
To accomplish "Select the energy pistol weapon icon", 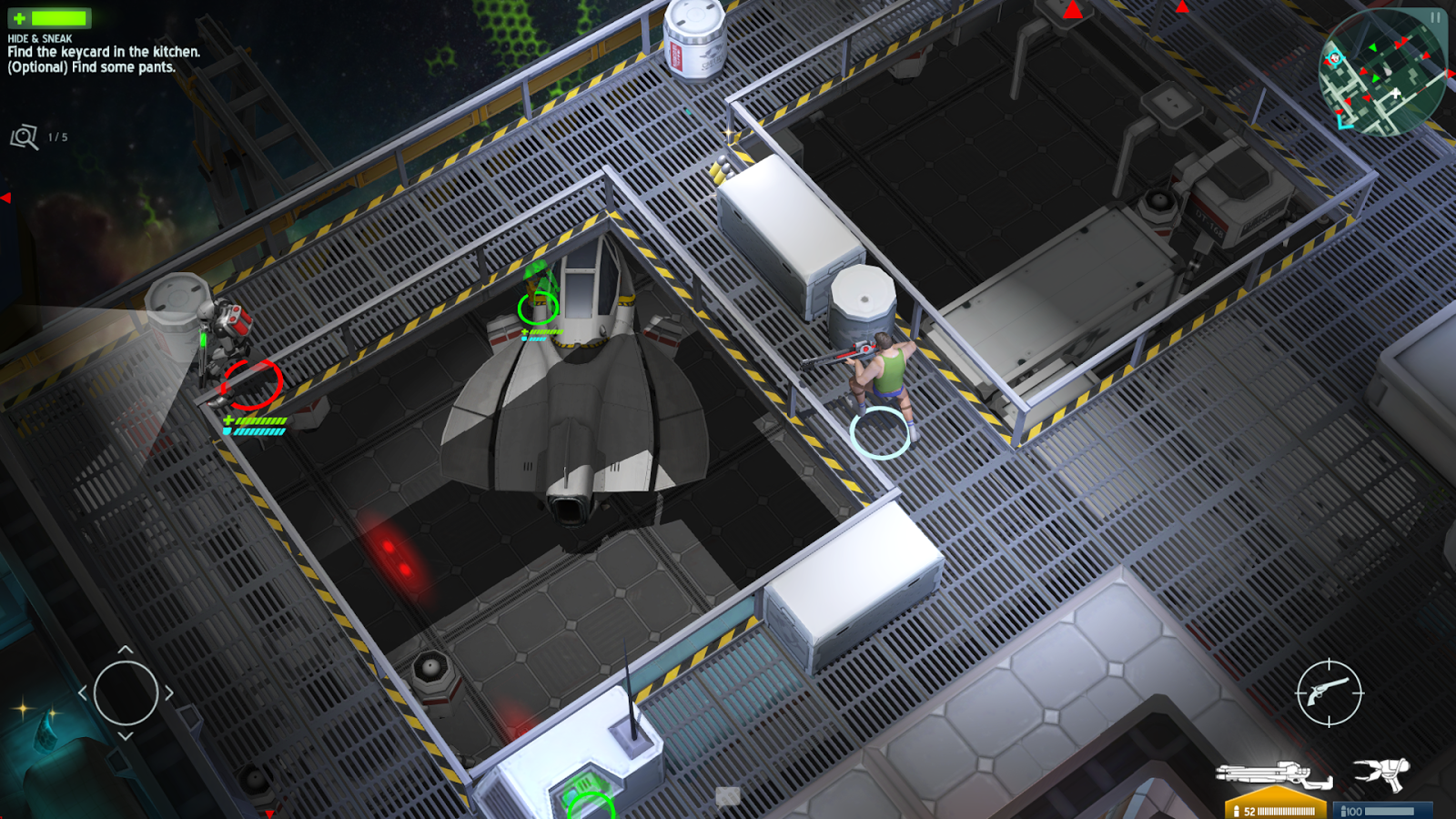I will pyautogui.click(x=1383, y=775).
